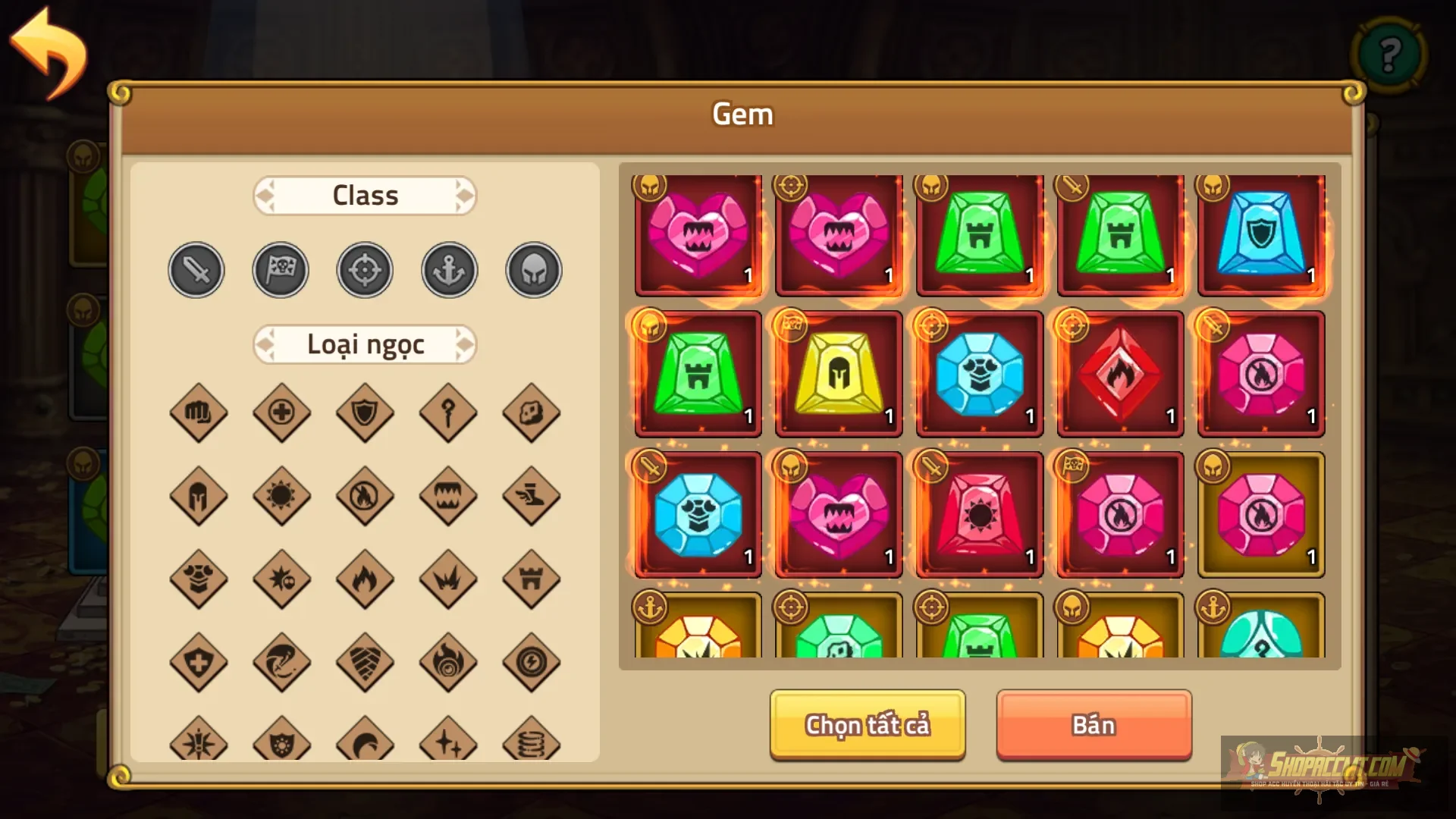Select the pirate flag class filter icon
Screen dimensions: 1456x819
click(x=280, y=270)
